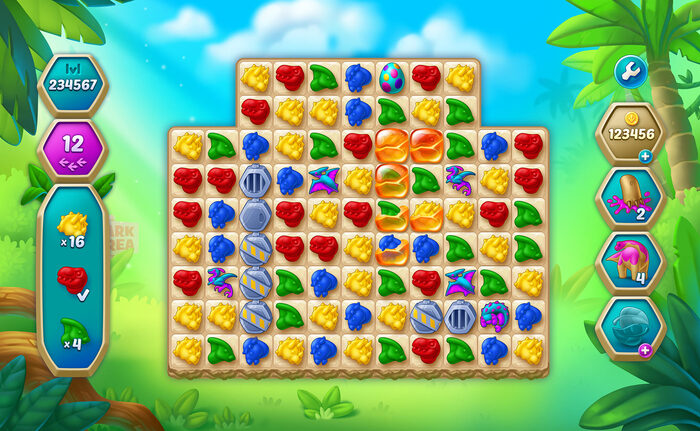Activate the paint brush booster
Image resolution: width=700 pixels, height=431 pixels.
(x=629, y=196)
